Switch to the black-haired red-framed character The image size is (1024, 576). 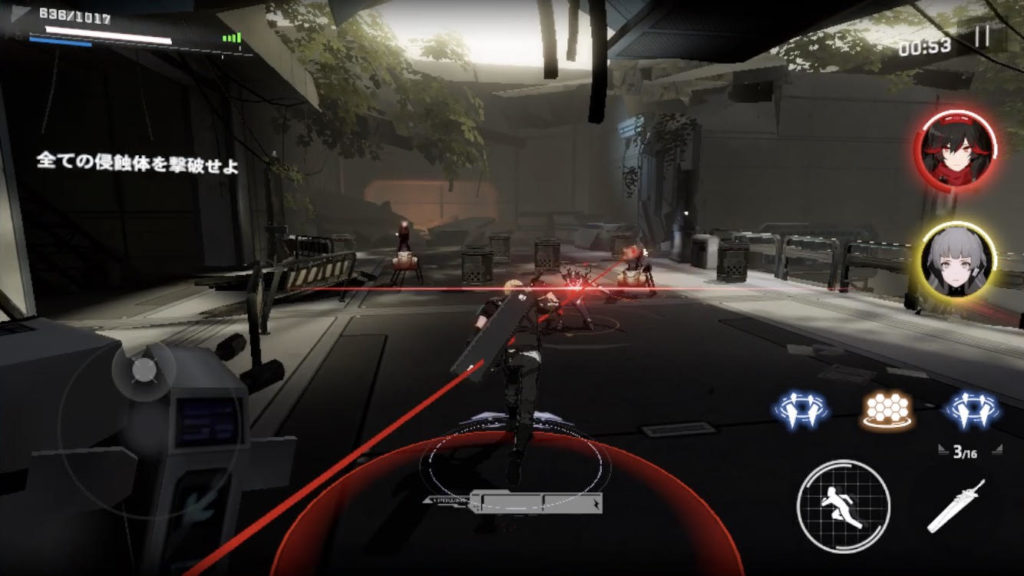pos(954,150)
